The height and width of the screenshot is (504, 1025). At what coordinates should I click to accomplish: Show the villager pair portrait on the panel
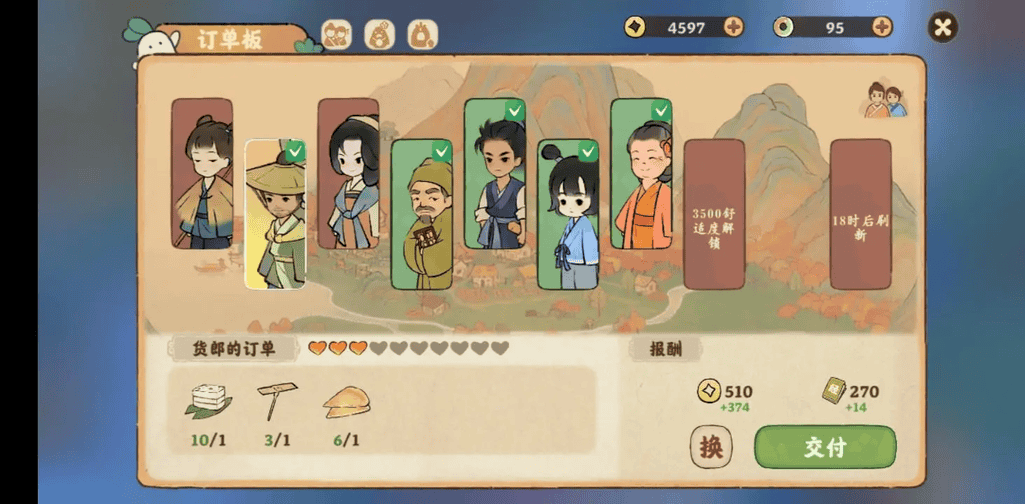pos(885,100)
